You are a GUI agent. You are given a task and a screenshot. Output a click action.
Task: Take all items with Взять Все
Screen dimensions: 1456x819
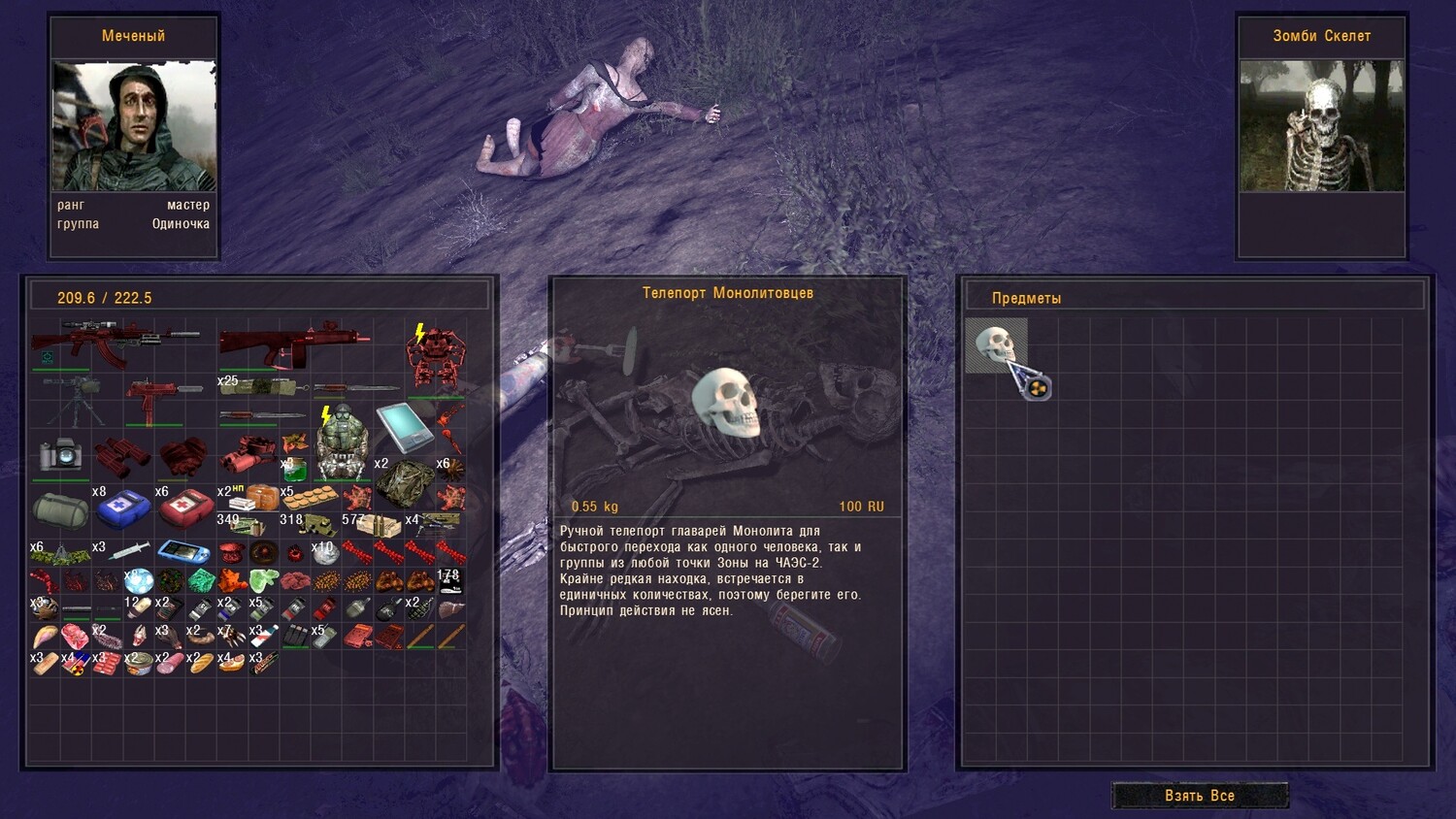(x=1200, y=796)
